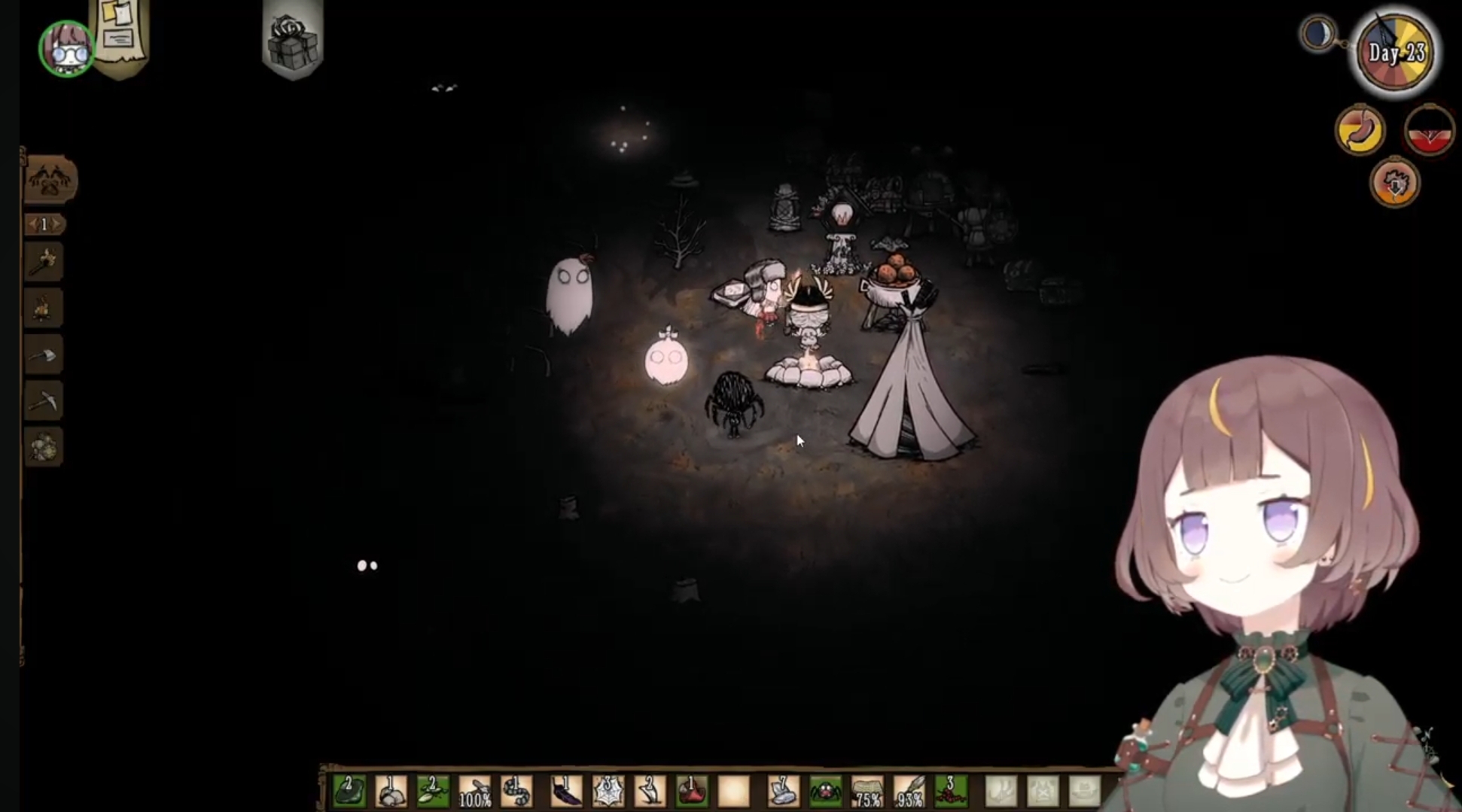Image resolution: width=1462 pixels, height=812 pixels.
Task: Craft a torch from the pinned recipes
Action: point(43,263)
